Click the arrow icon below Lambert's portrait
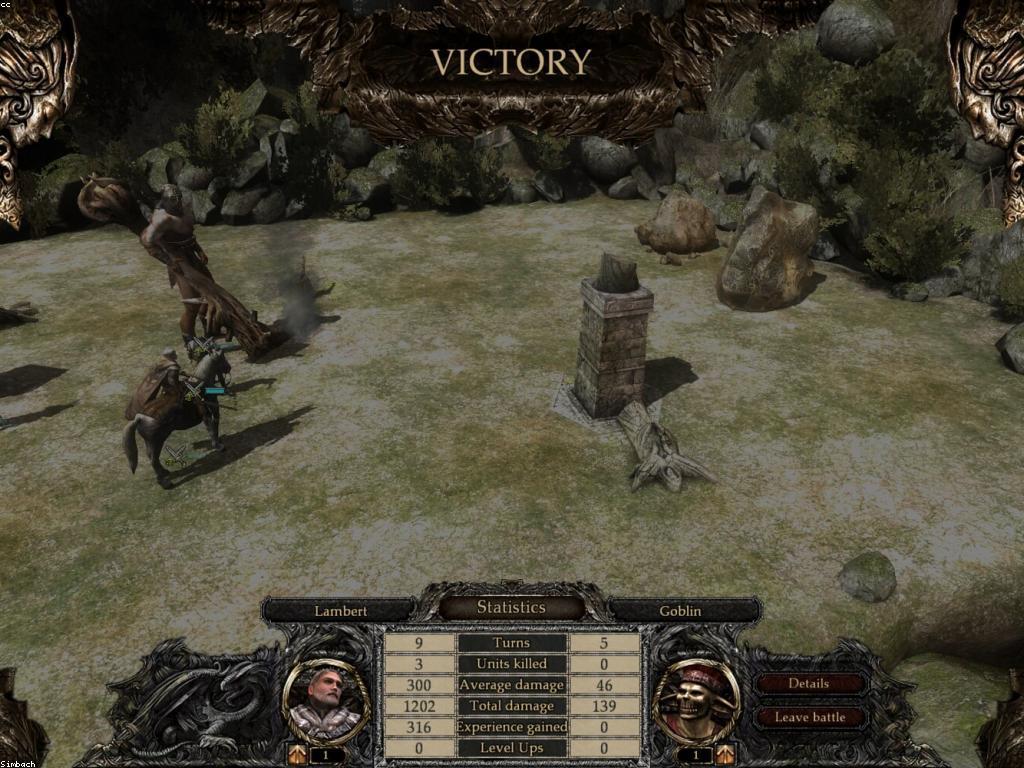The width and height of the screenshot is (1024, 768). (x=298, y=754)
